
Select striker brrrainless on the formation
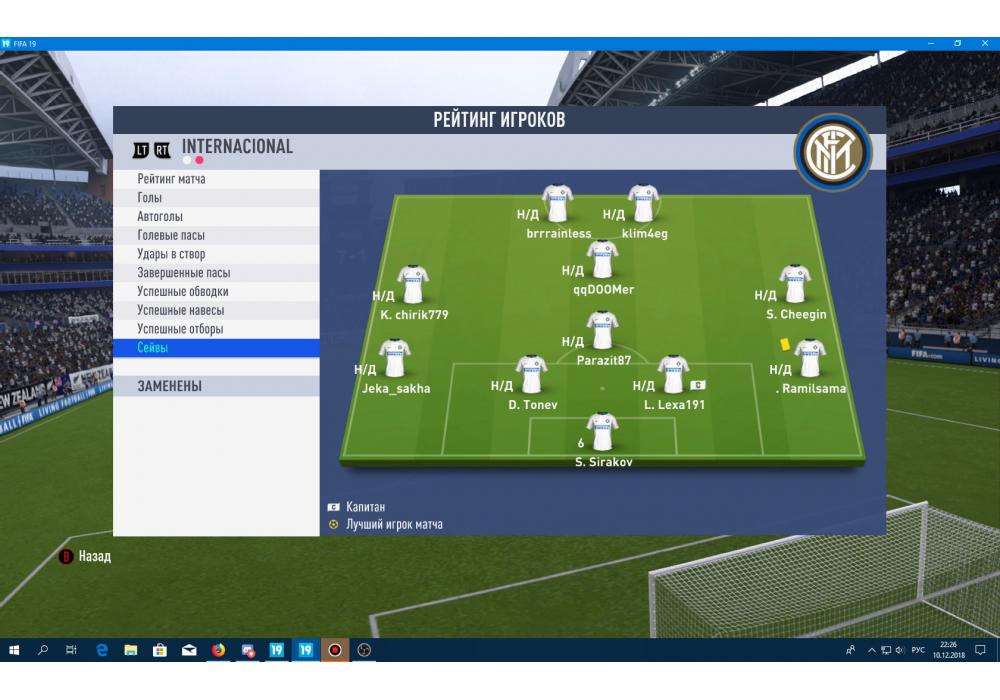point(557,203)
